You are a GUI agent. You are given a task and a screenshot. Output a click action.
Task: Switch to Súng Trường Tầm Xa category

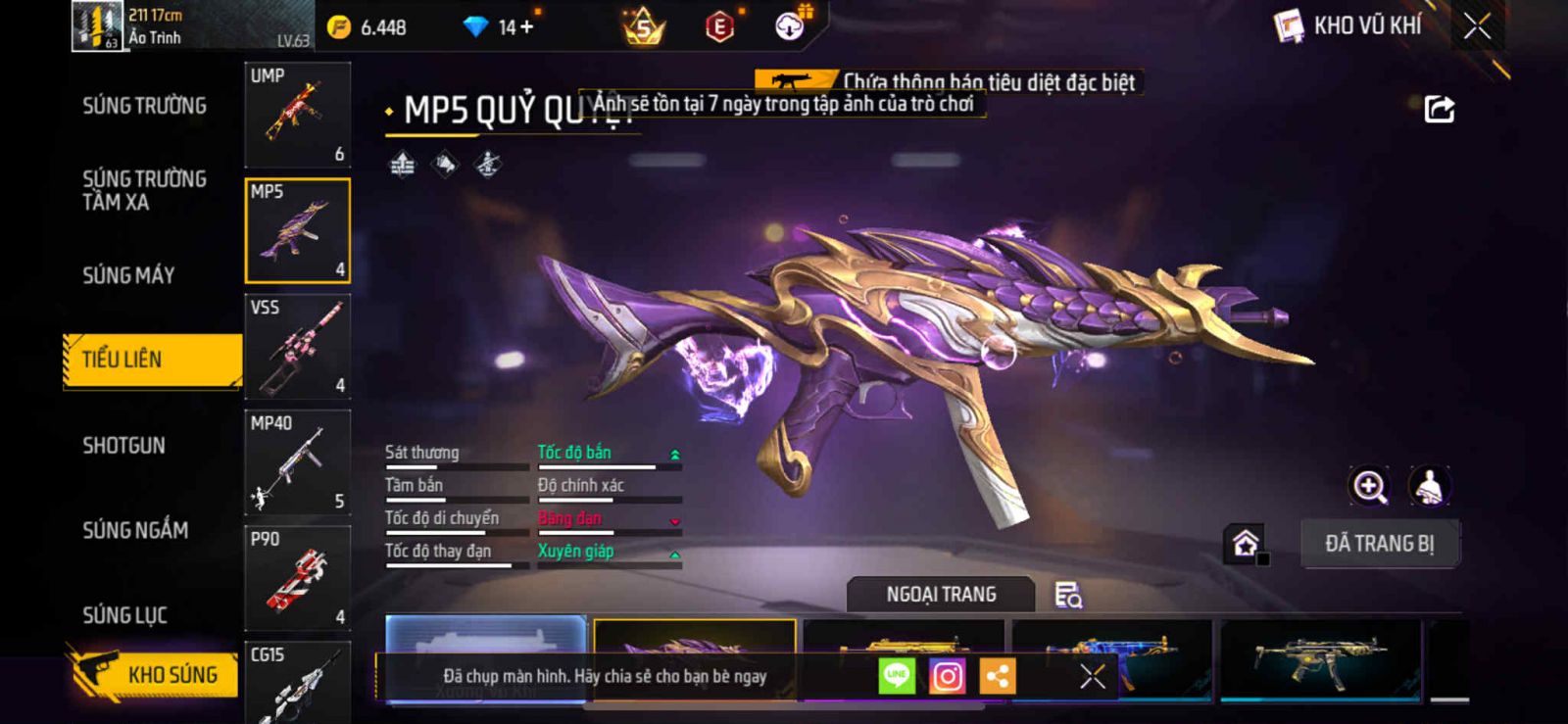tap(144, 190)
